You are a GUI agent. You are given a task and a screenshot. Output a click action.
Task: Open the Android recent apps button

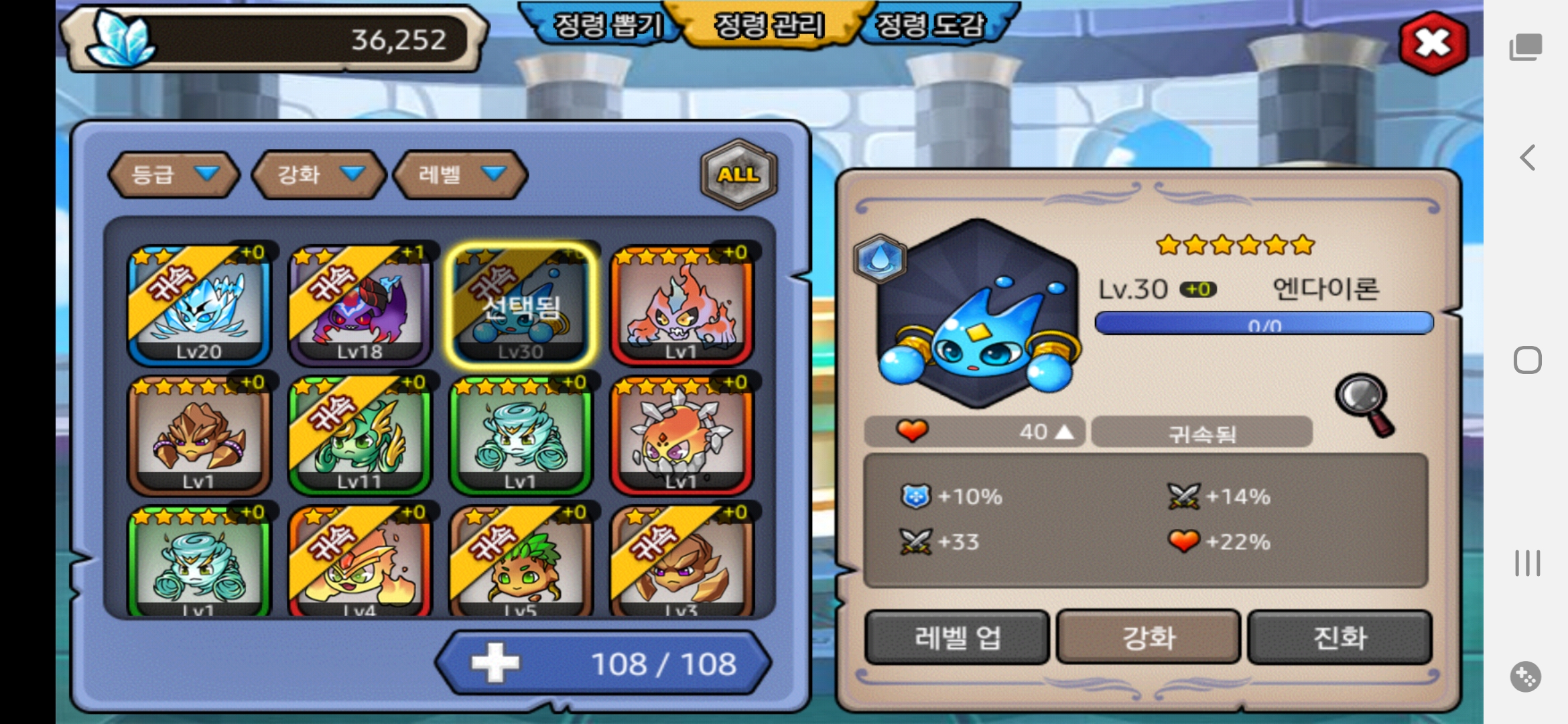1527,563
